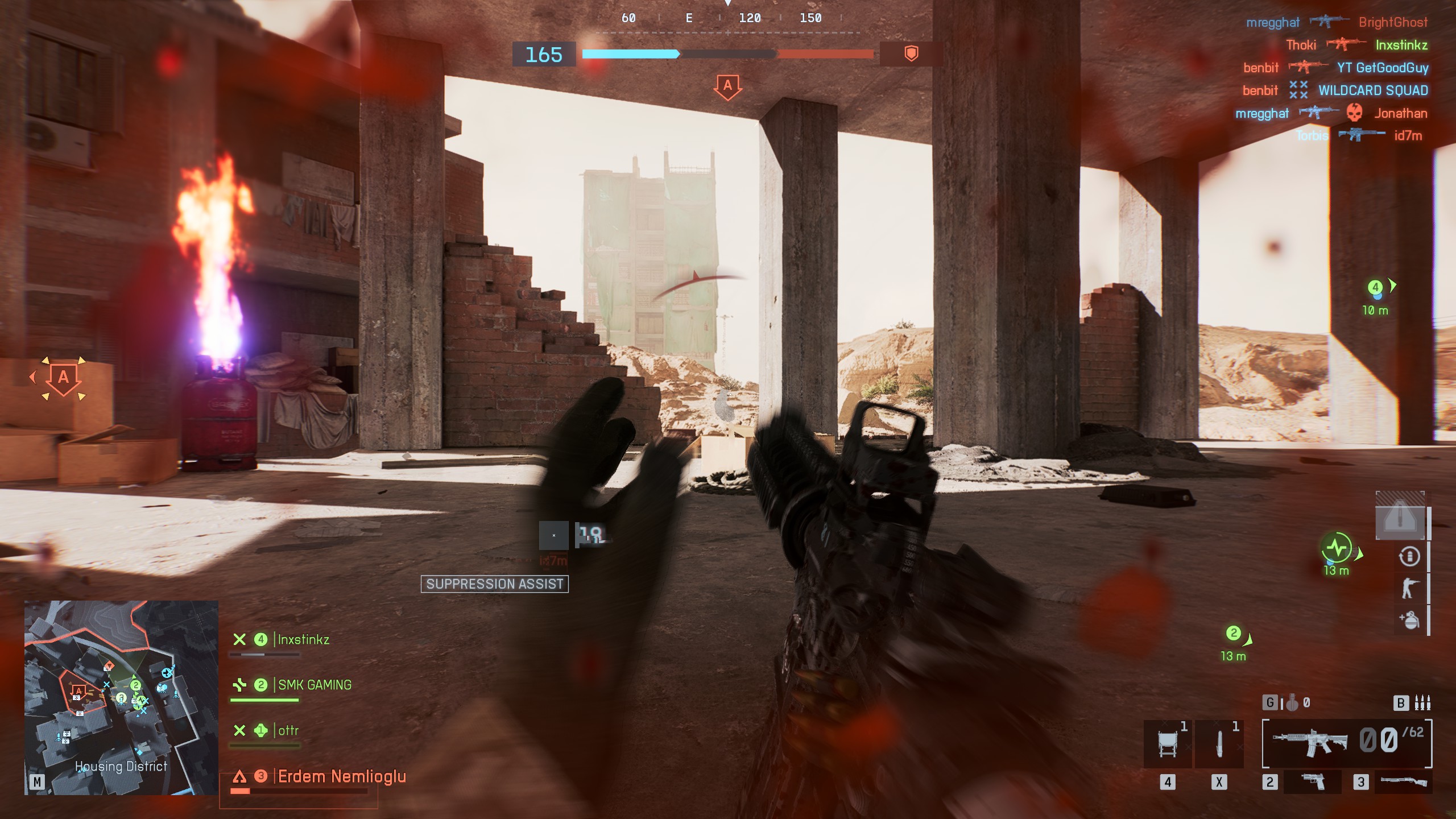Select squadmate SMK GAMING in squad list
1456x819 pixels.
[314, 685]
